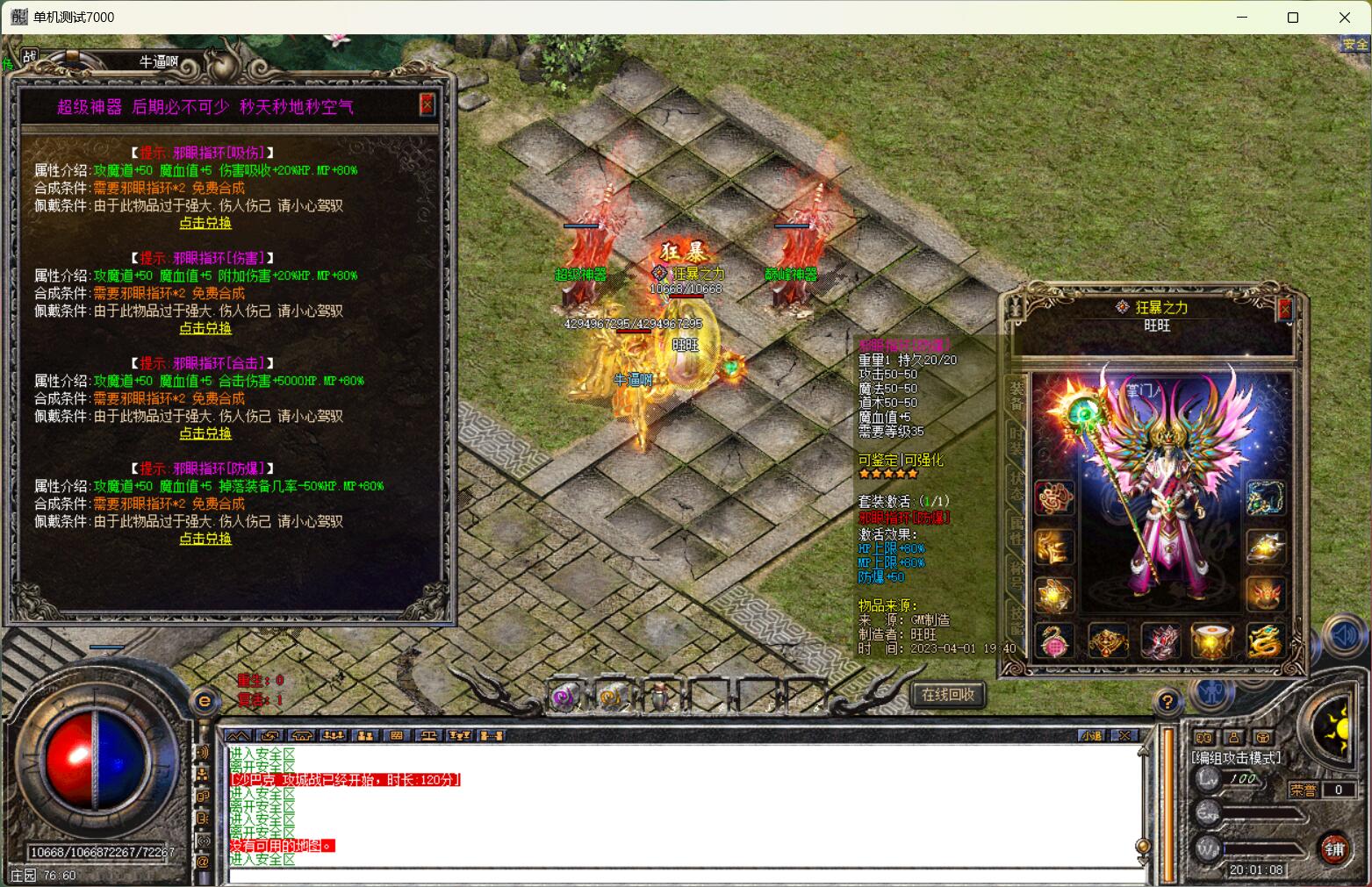Open the question mark help button
The height and width of the screenshot is (887, 1372).
[1167, 701]
